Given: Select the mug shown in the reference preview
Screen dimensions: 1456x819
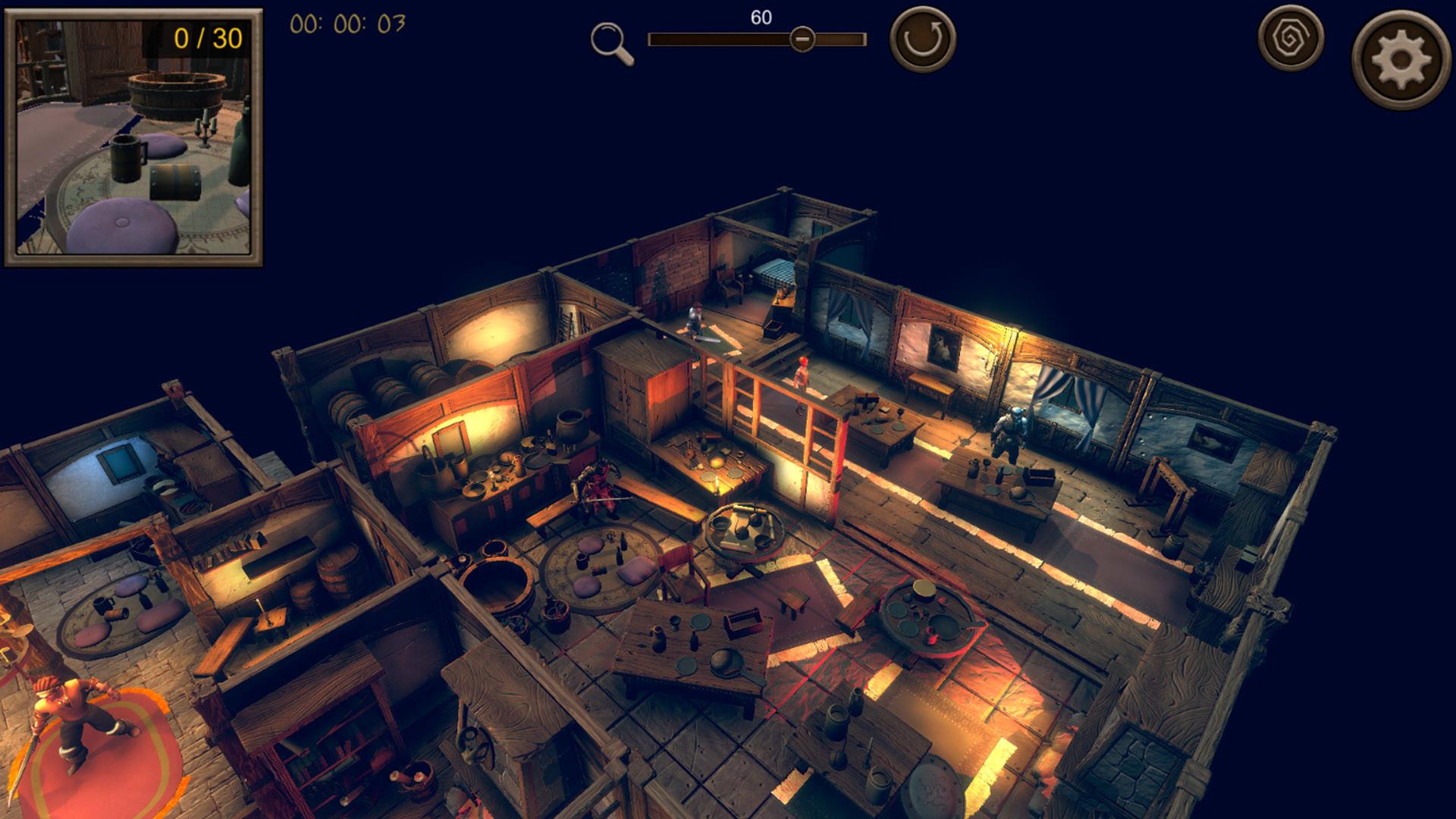Looking at the screenshot, I should [x=127, y=157].
